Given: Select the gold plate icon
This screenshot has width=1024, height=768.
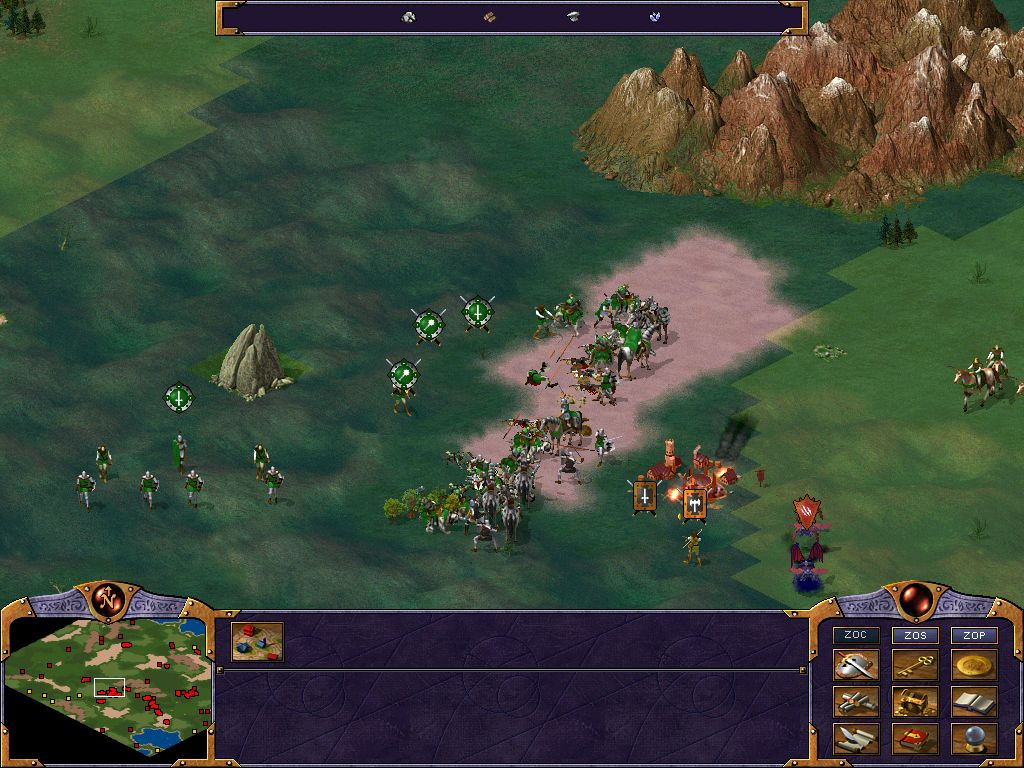Looking at the screenshot, I should pos(974,666).
